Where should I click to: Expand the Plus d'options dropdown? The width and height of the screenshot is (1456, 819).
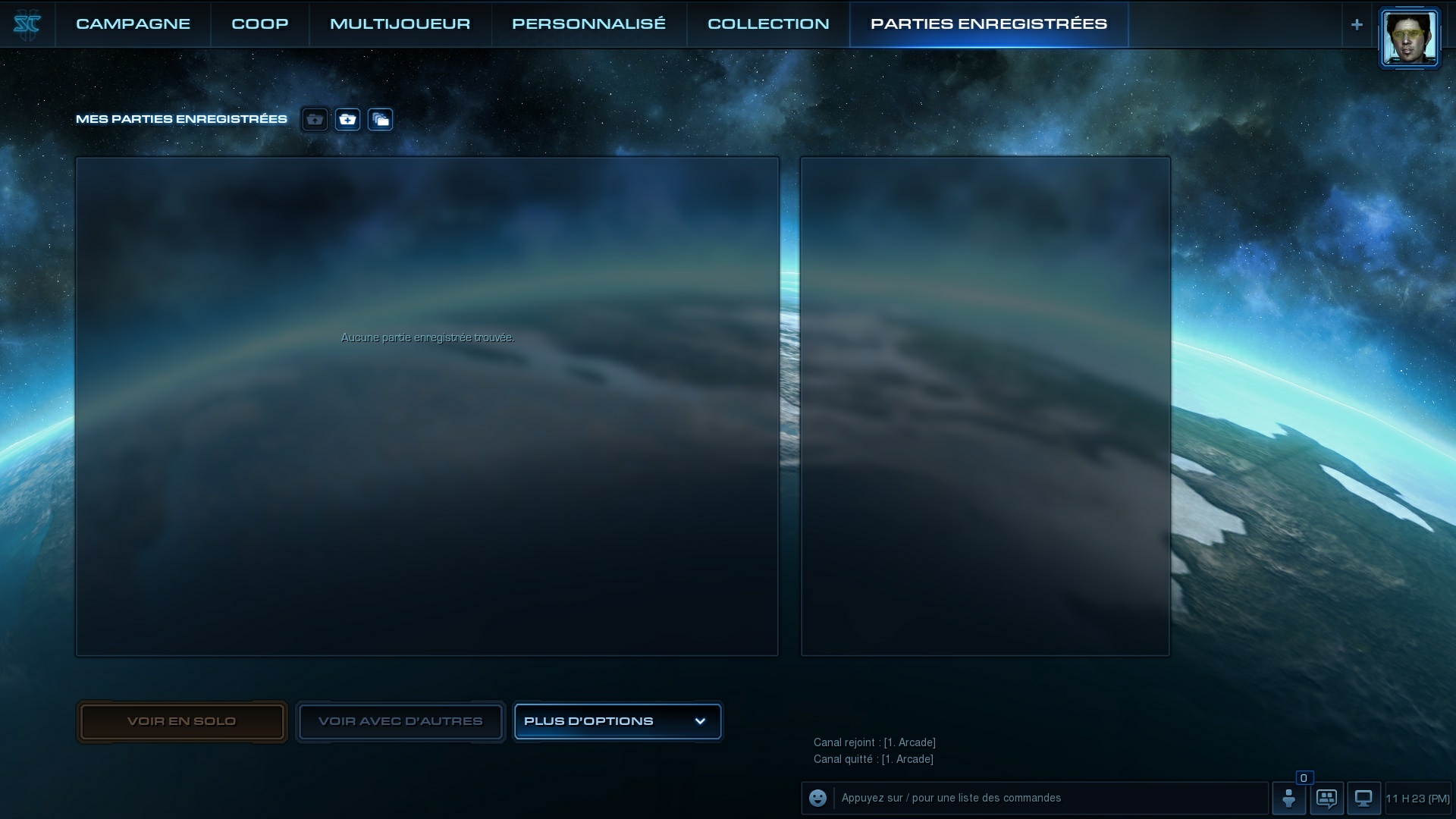[x=617, y=721]
